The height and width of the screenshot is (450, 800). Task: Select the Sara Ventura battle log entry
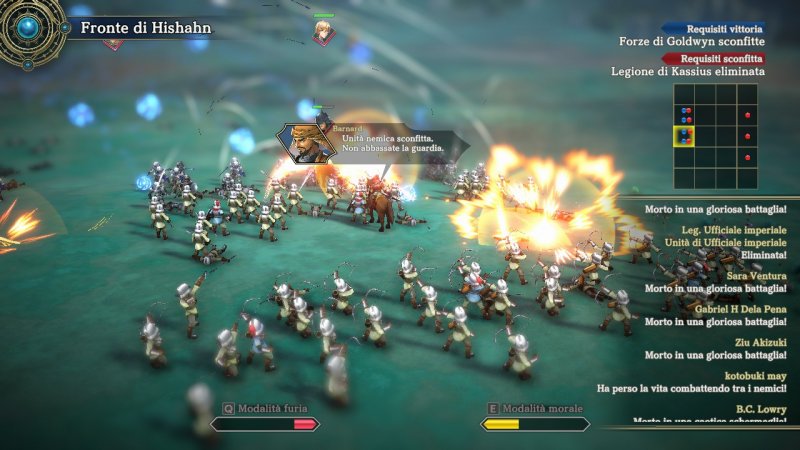pos(715,281)
